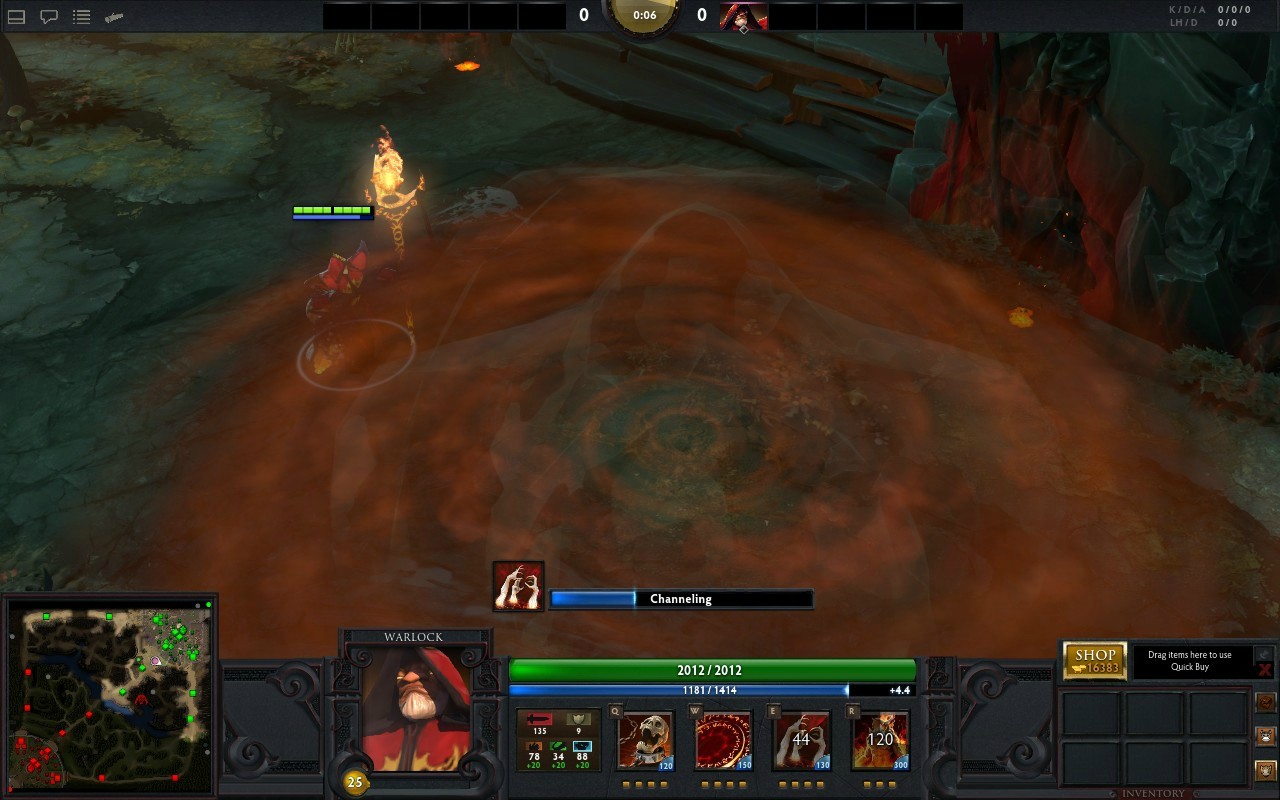
Task: Select the large Warlock hero portrait
Action: (x=416, y=709)
